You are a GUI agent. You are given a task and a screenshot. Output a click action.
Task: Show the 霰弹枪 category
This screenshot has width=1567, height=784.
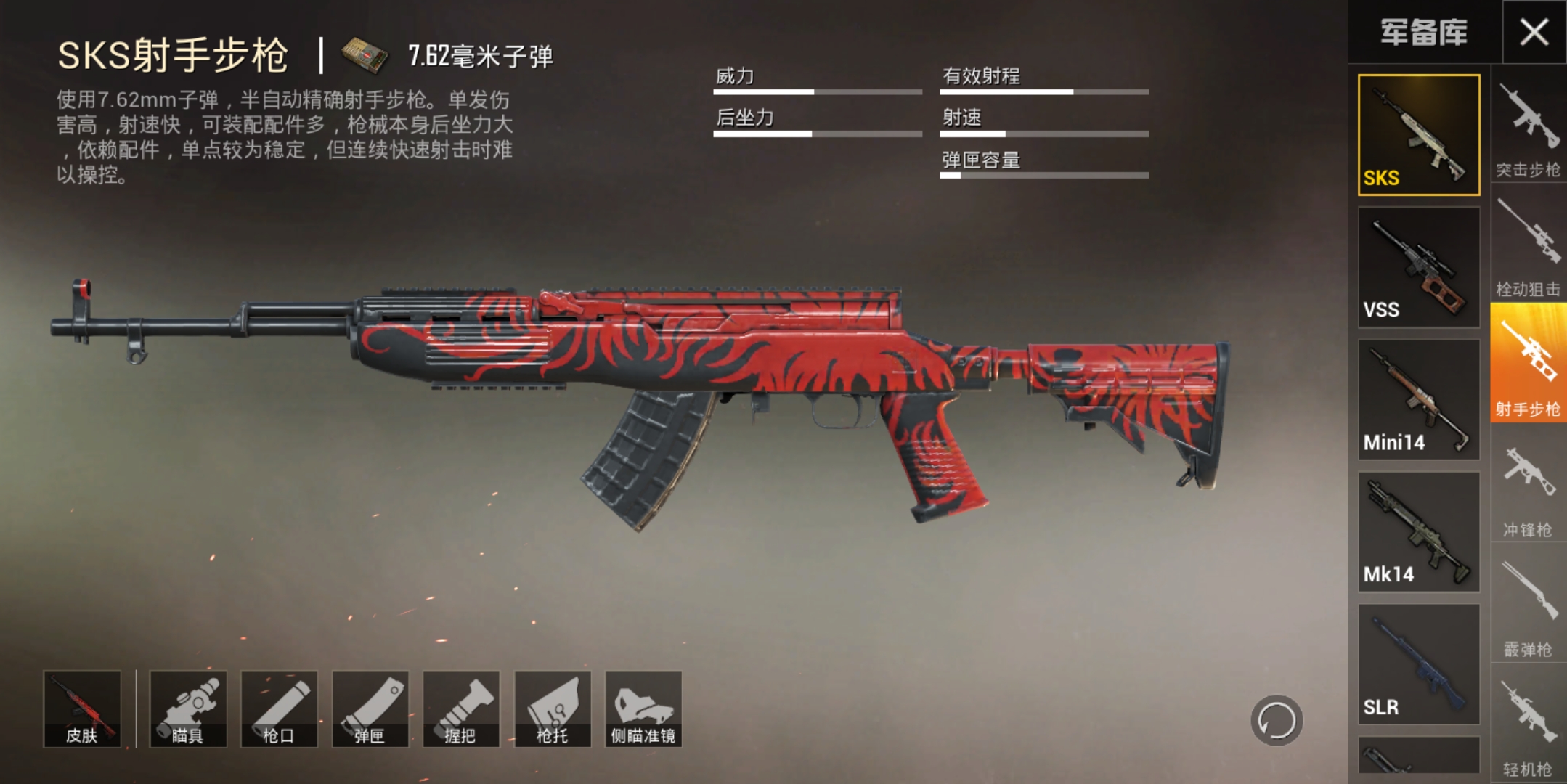[1528, 608]
